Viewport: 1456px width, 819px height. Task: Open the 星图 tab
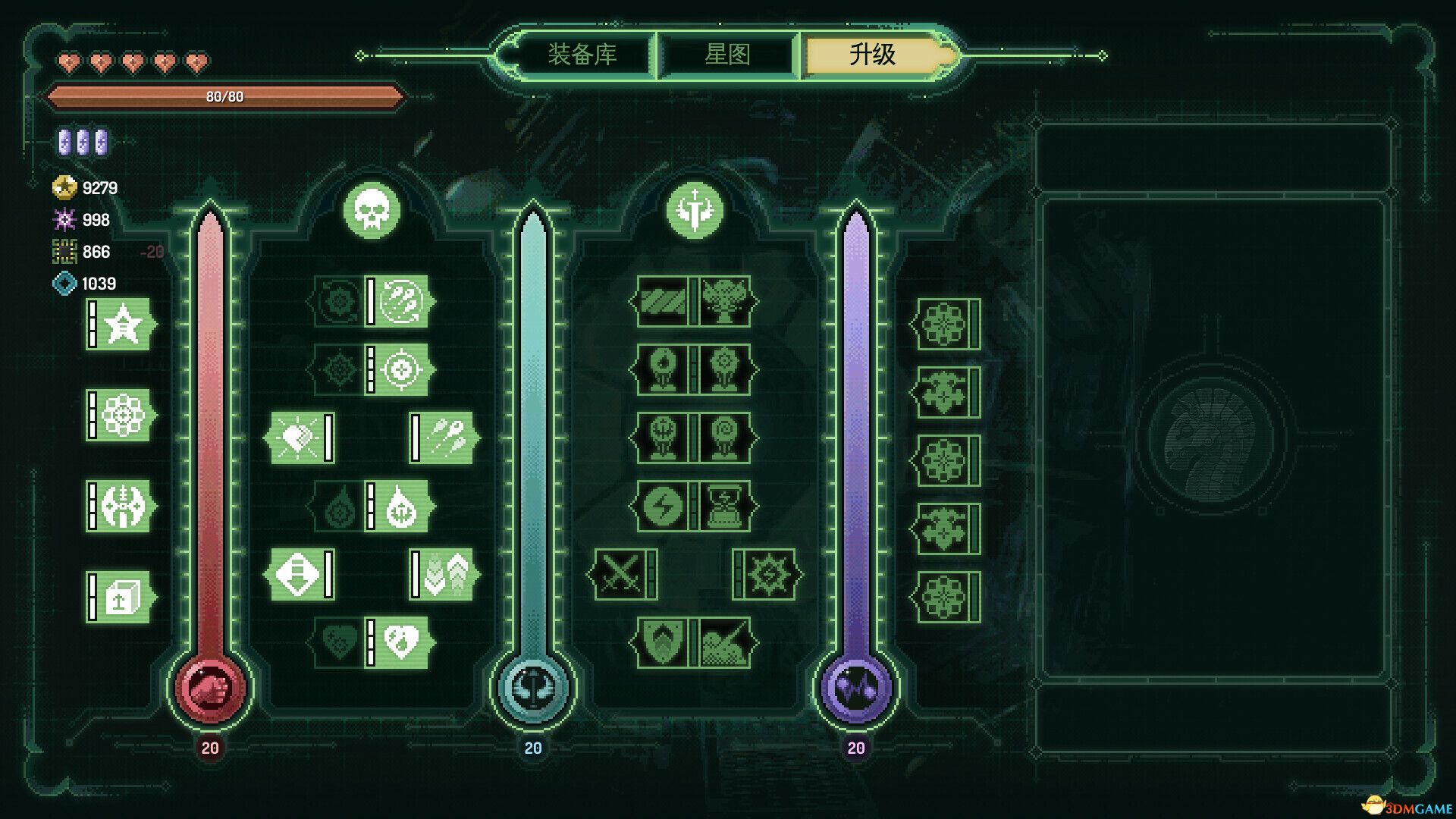pyautogui.click(x=727, y=55)
